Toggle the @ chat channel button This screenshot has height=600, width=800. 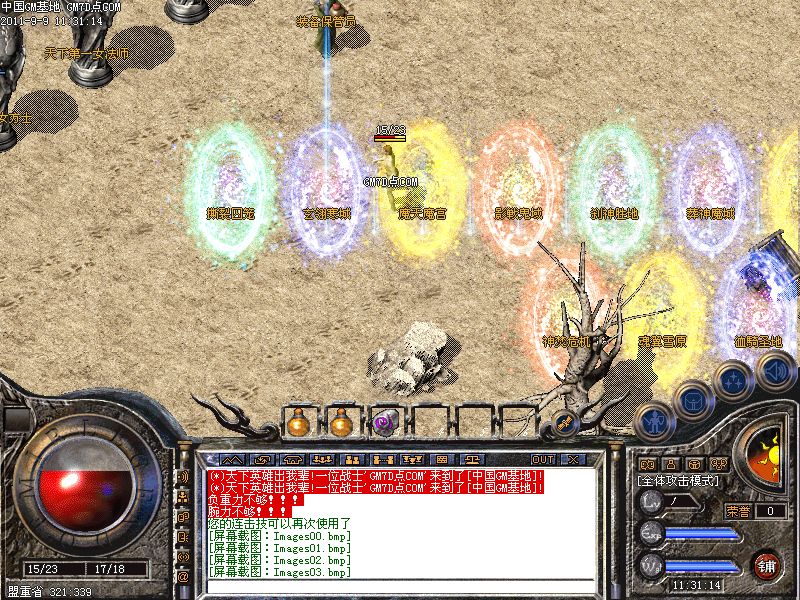click(x=183, y=576)
